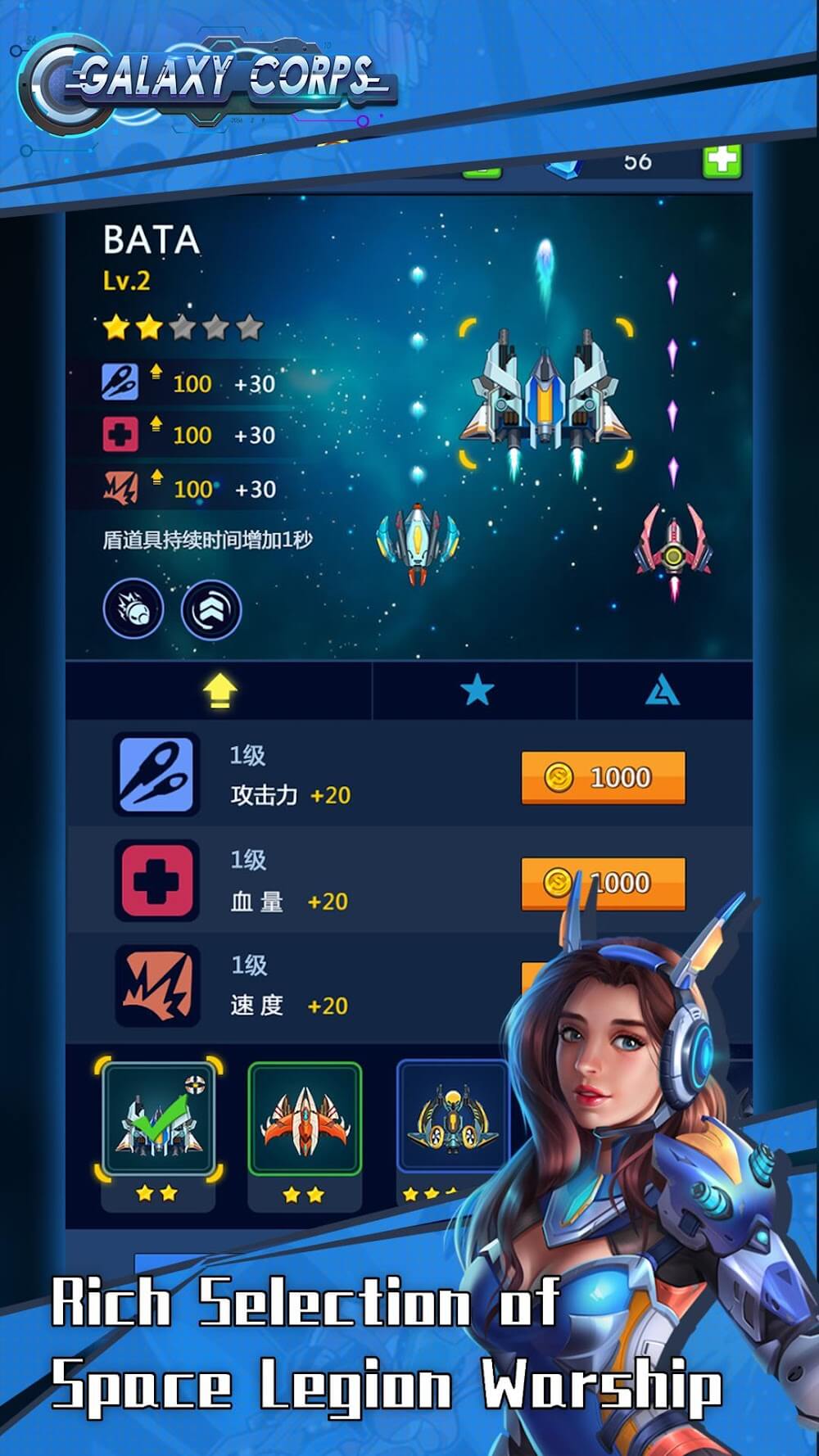The height and width of the screenshot is (1456, 819).
Task: Tap the meteor skill icon
Action: 133,609
